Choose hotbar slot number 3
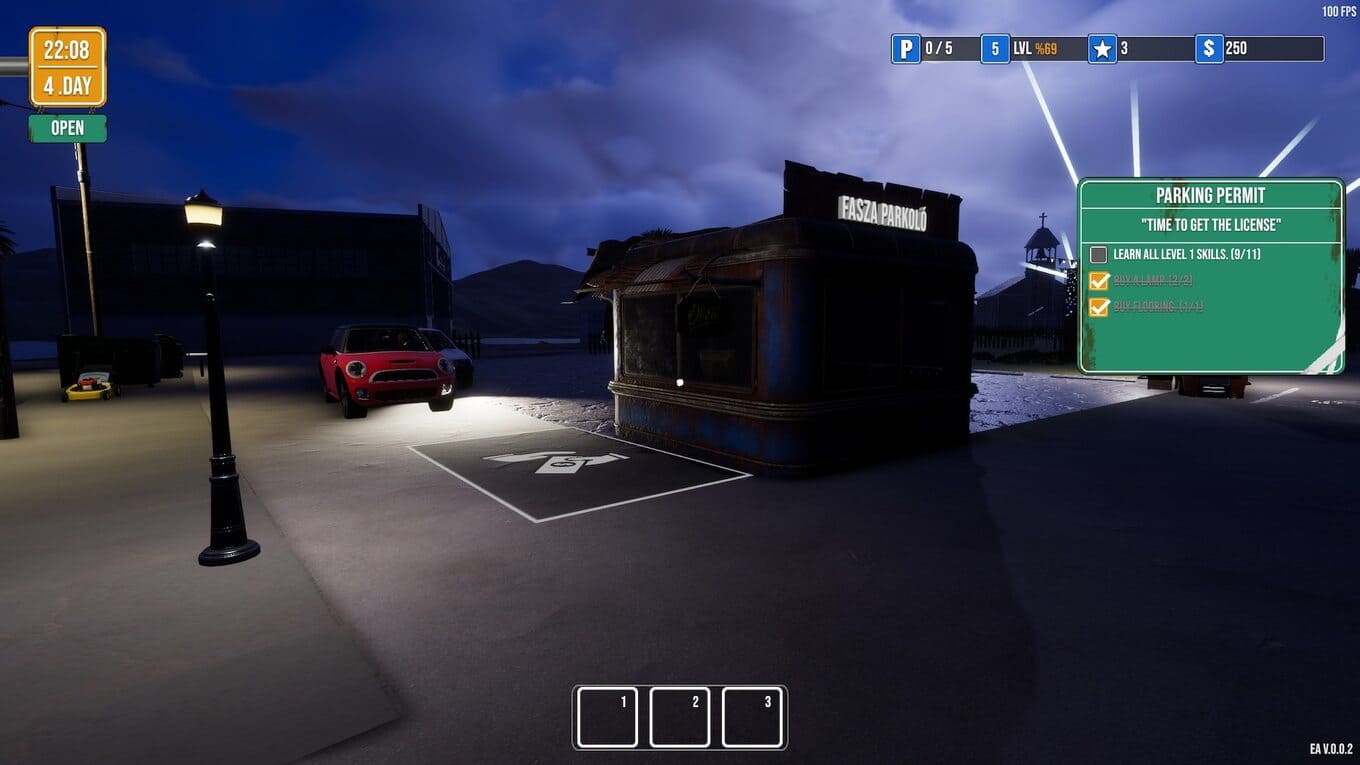The height and width of the screenshot is (765, 1360). click(x=752, y=717)
